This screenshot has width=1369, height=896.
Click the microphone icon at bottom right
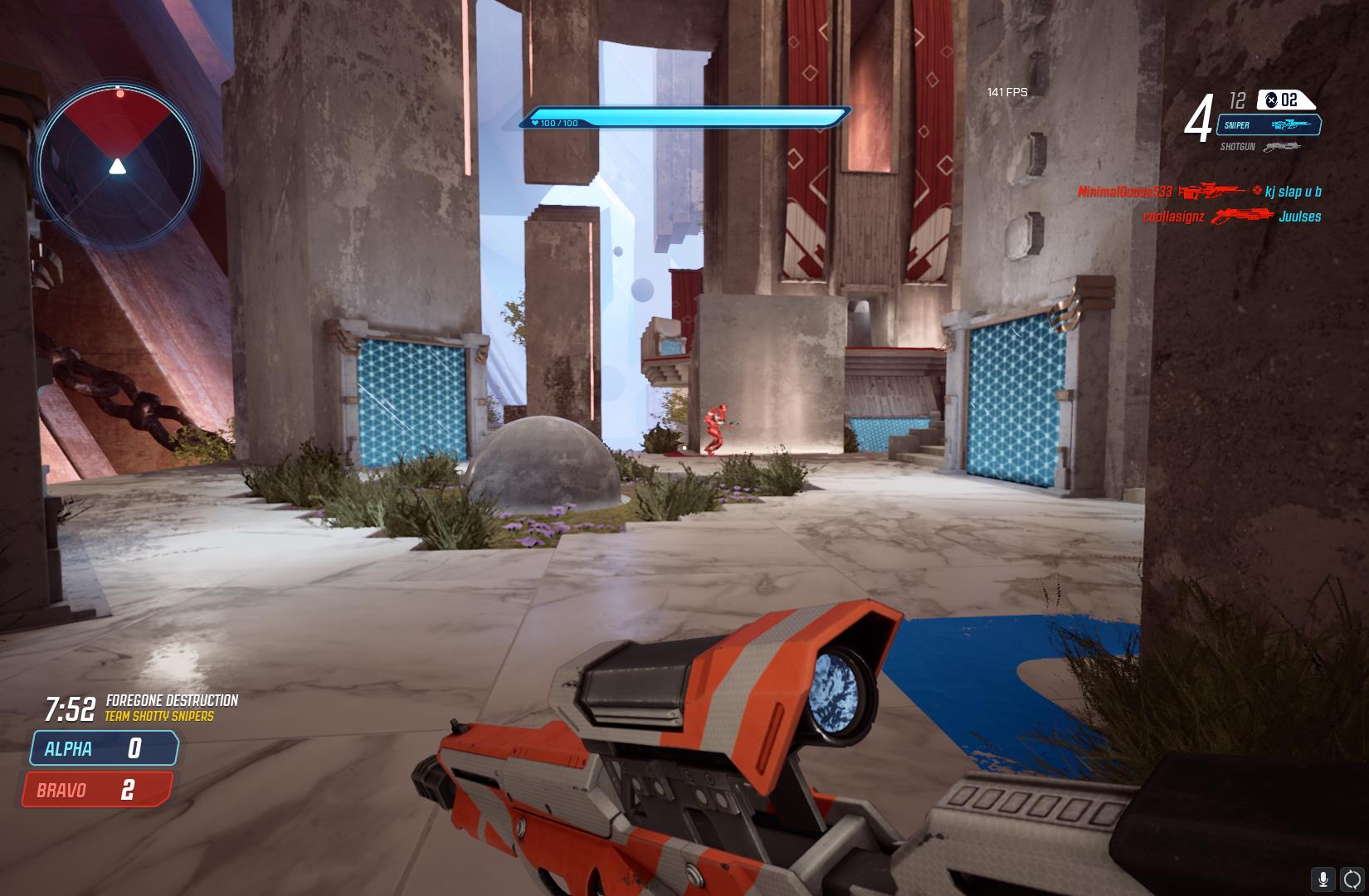(1323, 877)
